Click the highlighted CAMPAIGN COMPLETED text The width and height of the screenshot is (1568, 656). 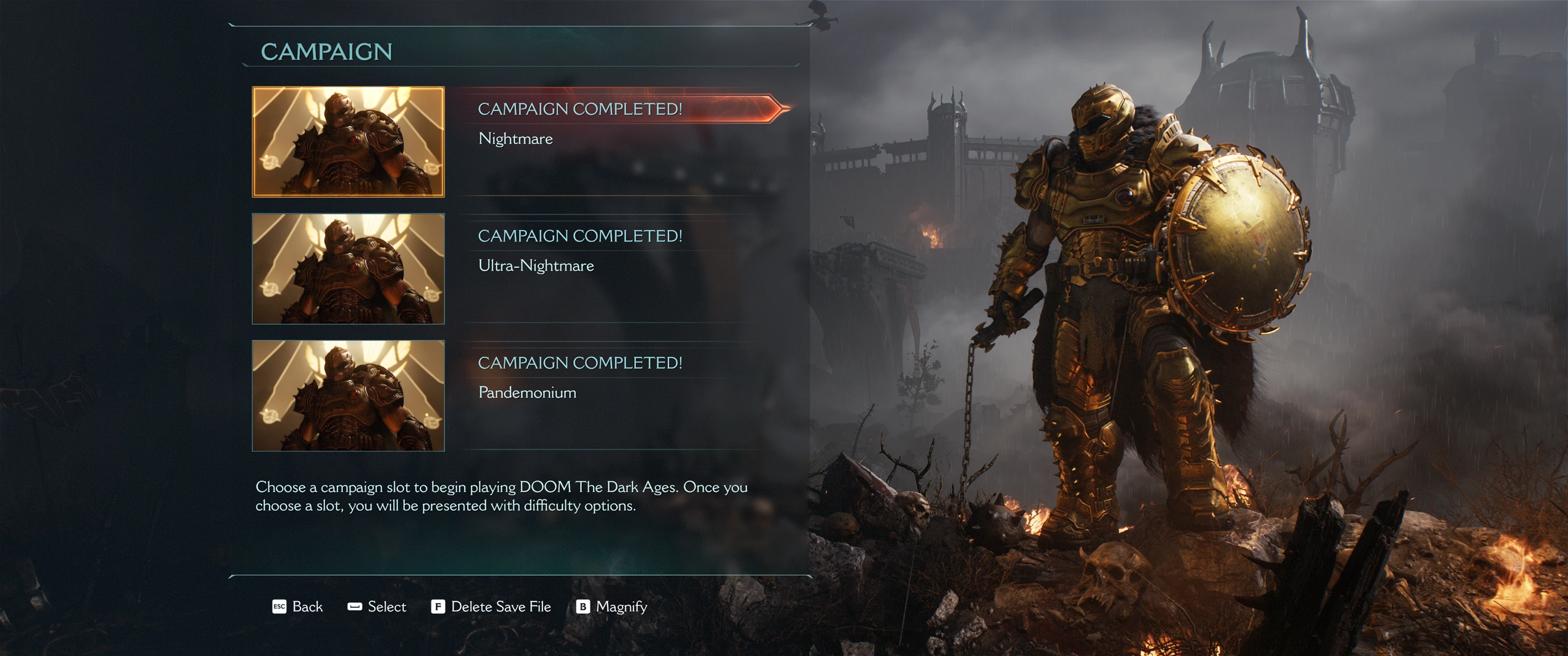[x=581, y=110]
